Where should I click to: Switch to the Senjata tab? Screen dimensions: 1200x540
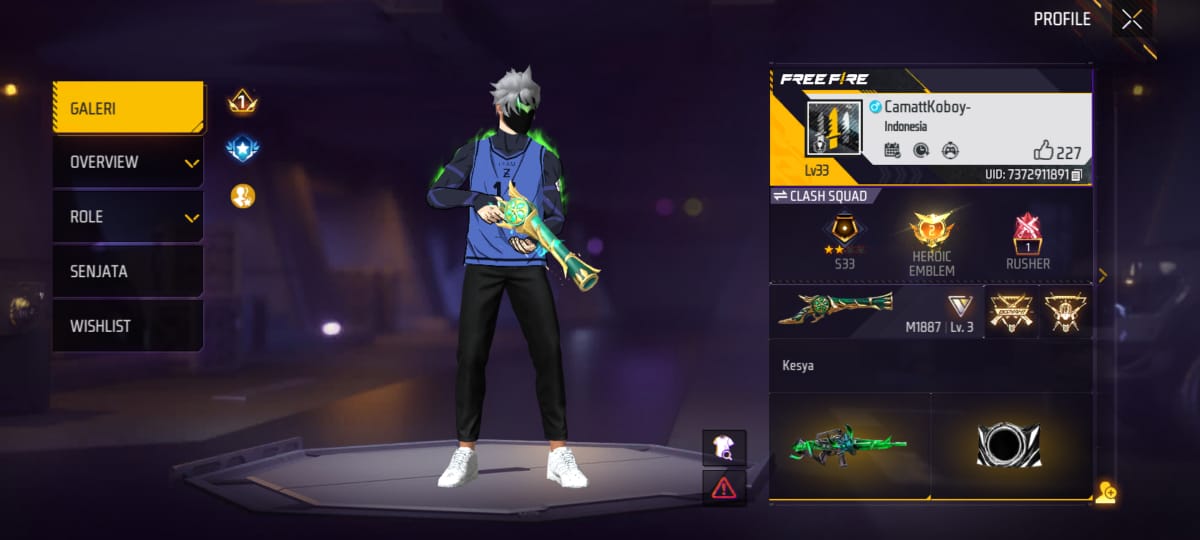click(128, 271)
